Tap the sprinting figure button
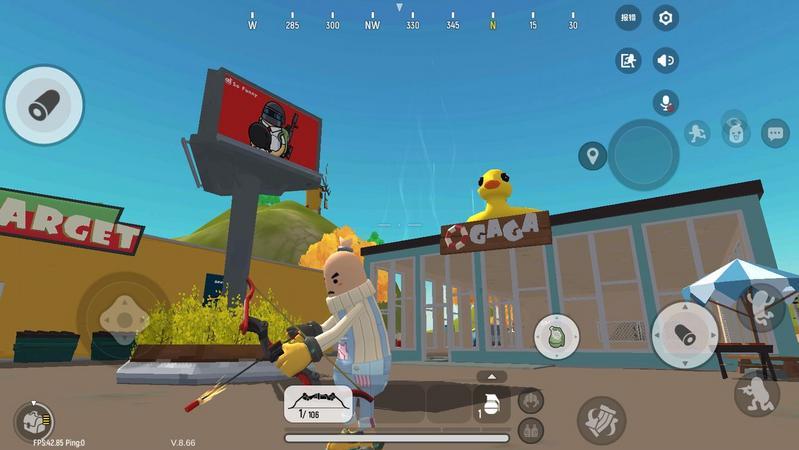 [x=696, y=133]
